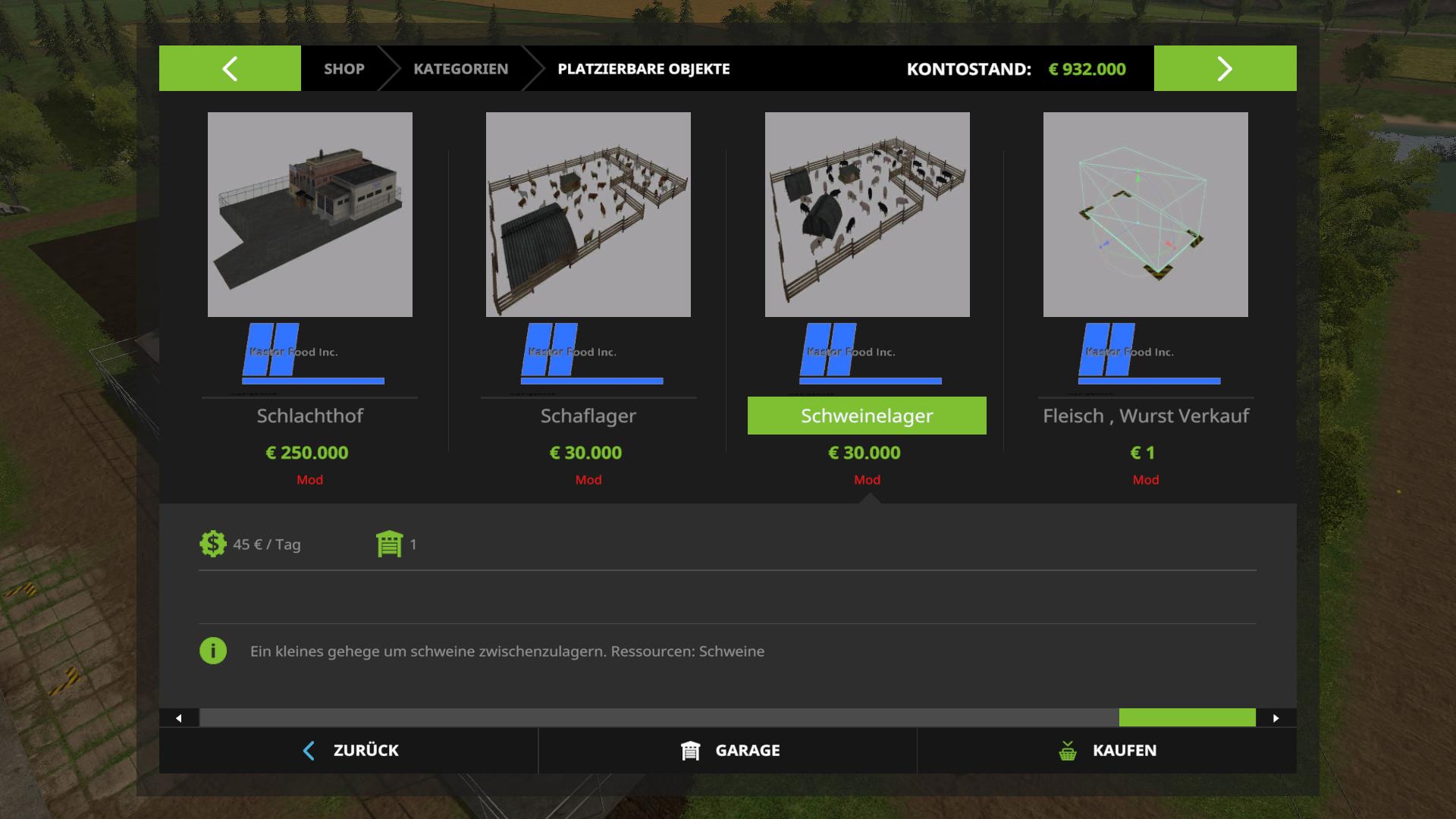The image size is (1456, 819).
Task: Click the green info icon next to description
Action: (213, 651)
